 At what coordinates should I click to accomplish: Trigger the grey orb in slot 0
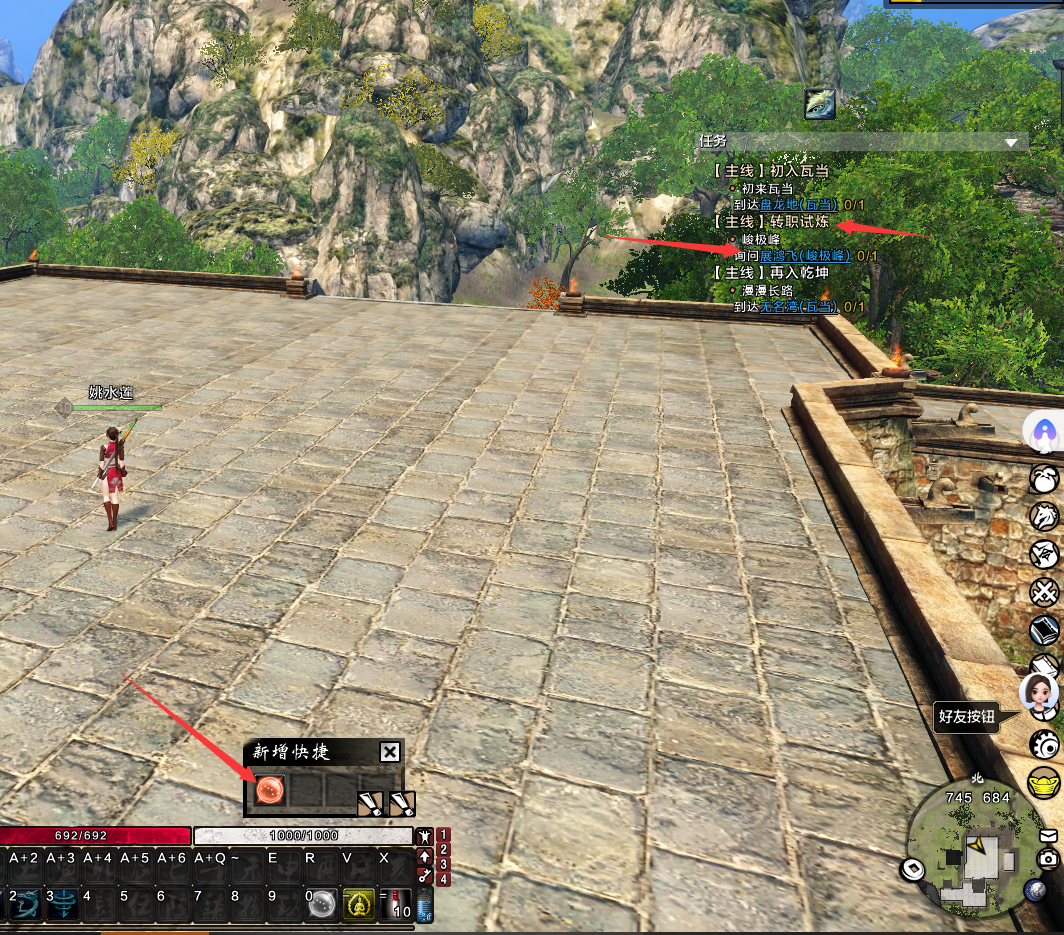coord(320,905)
